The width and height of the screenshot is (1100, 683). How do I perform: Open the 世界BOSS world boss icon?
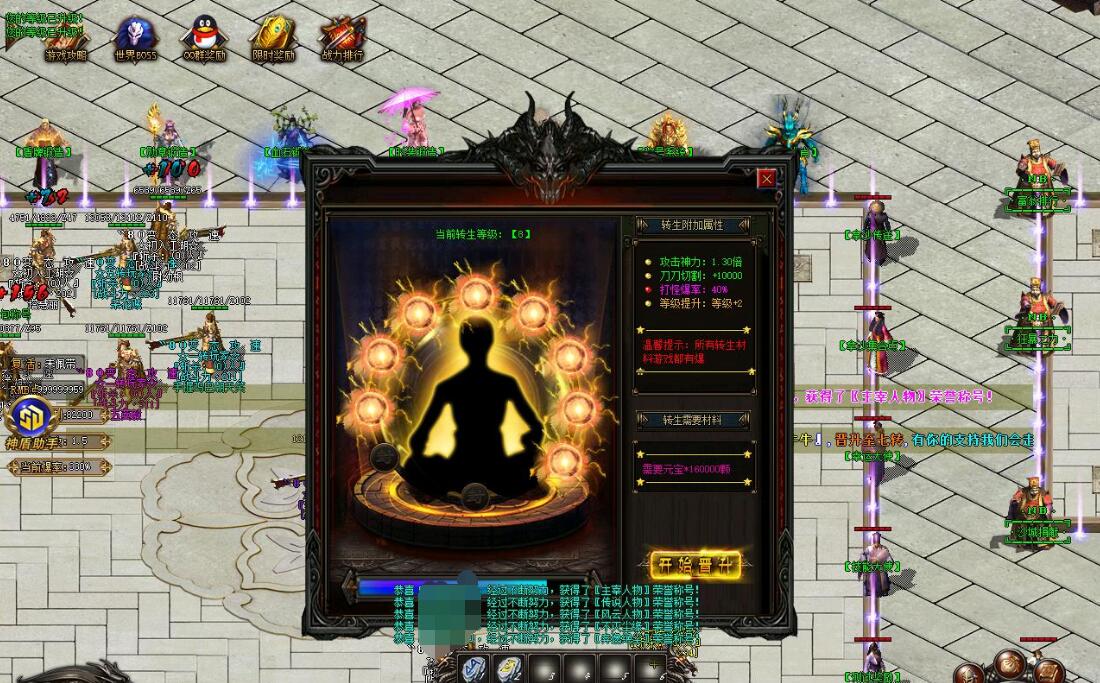point(135,38)
